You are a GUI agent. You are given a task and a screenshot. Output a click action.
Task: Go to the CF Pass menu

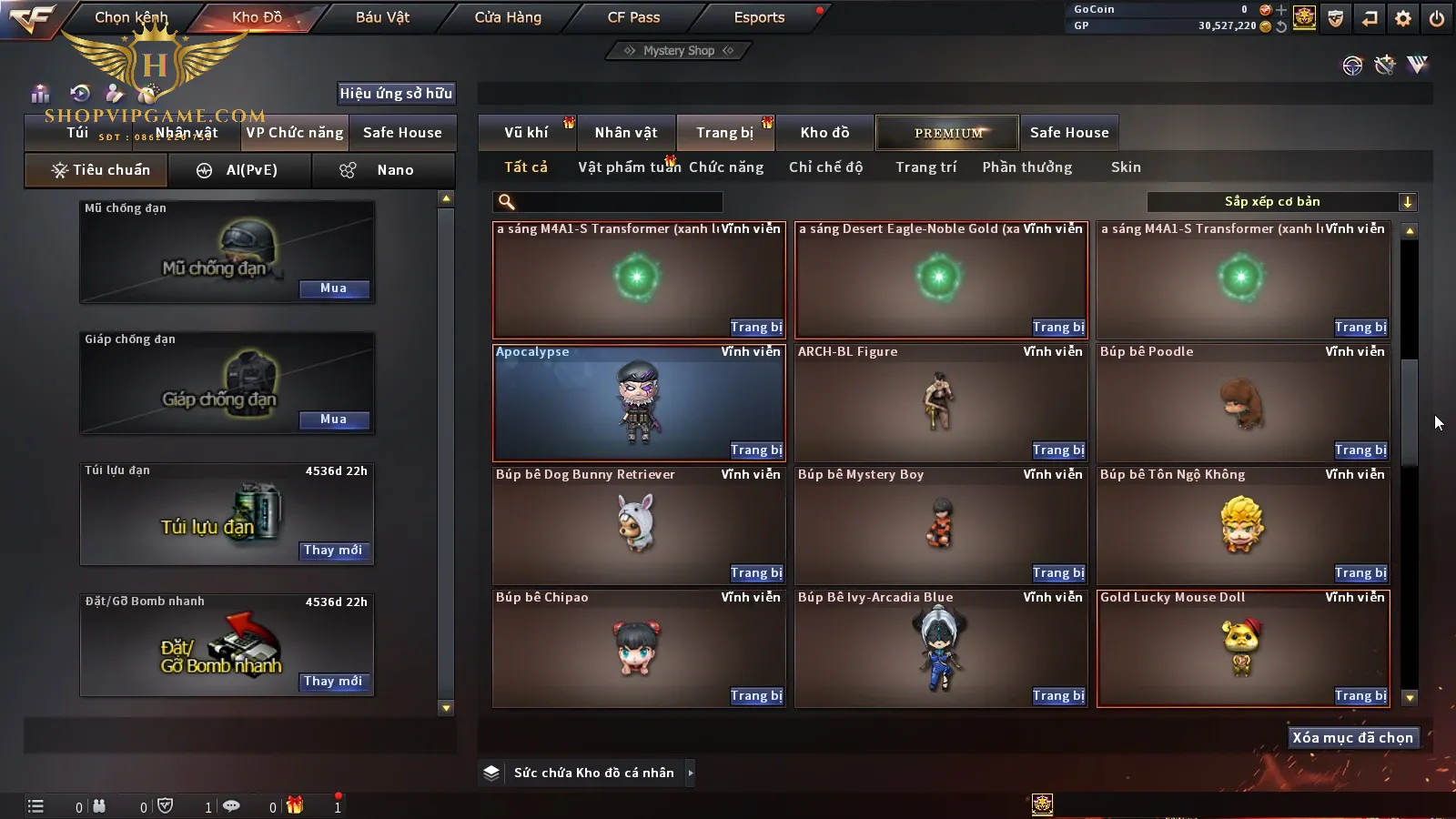(633, 17)
